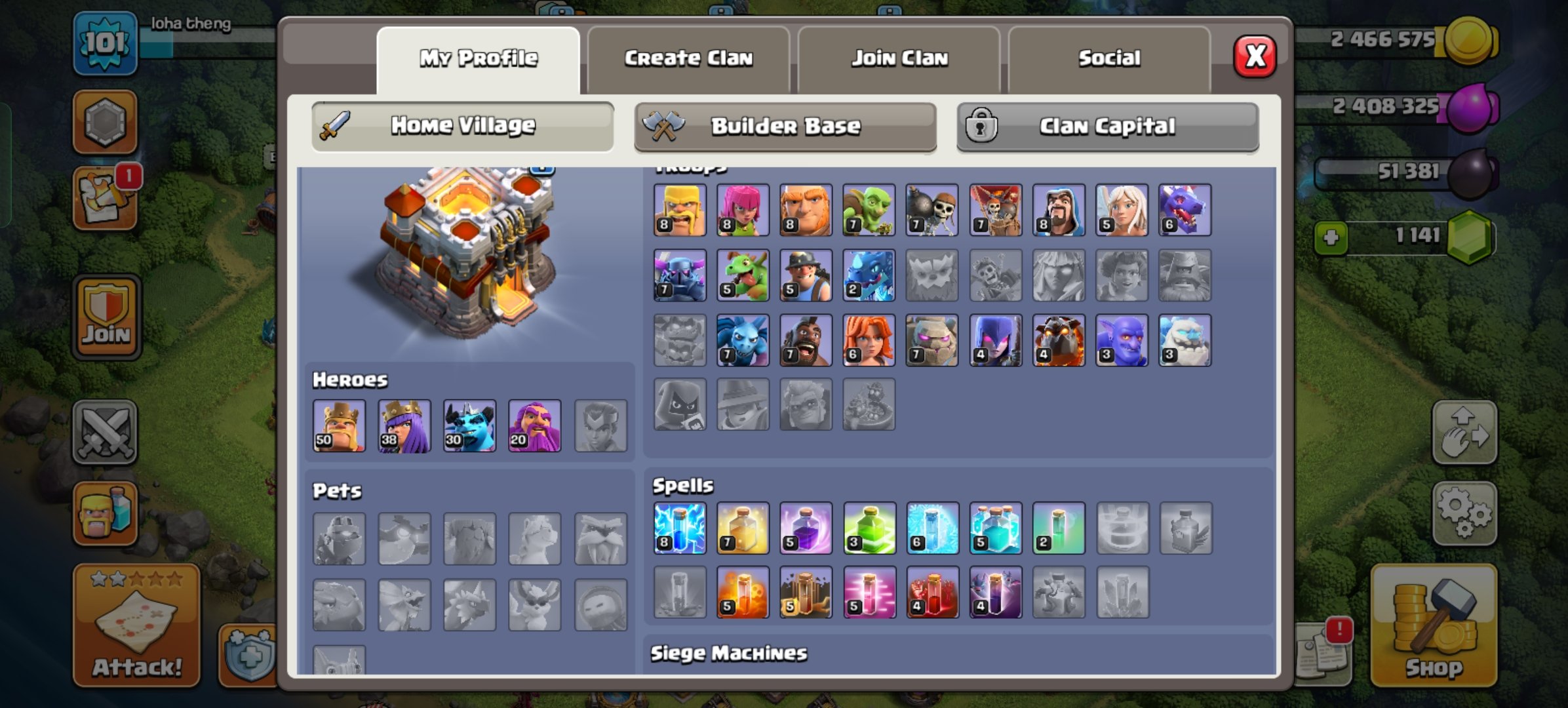Open the Hog Rider troop icon
The width and height of the screenshot is (1568, 708).
(806, 340)
